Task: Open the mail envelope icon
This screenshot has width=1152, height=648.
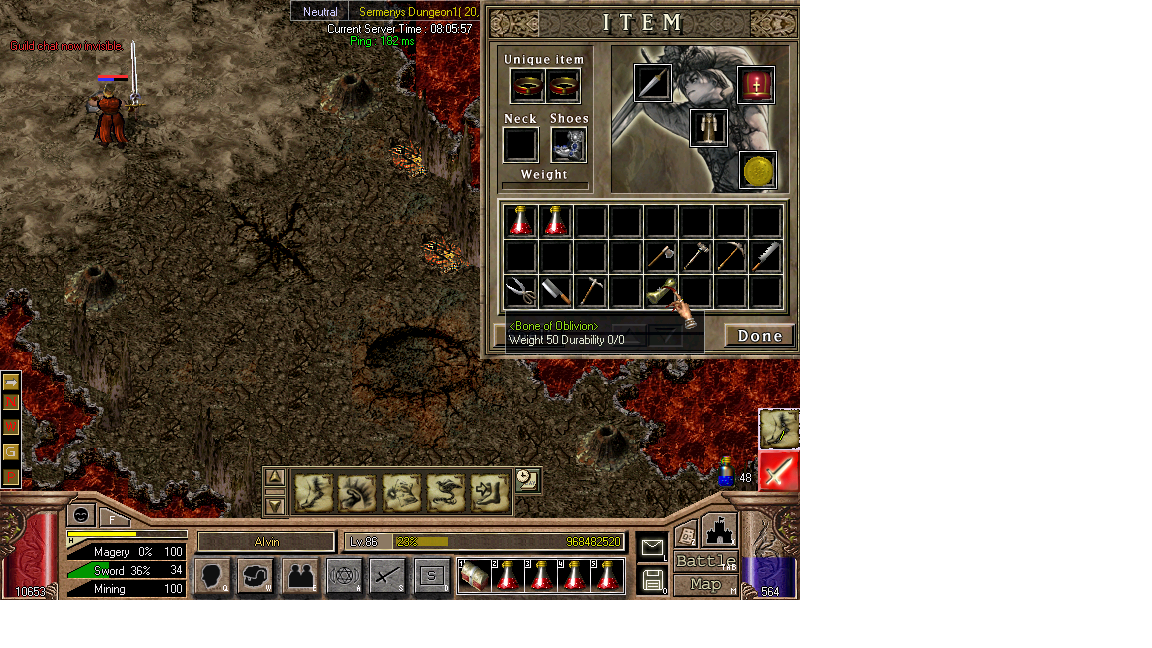Action: point(652,547)
